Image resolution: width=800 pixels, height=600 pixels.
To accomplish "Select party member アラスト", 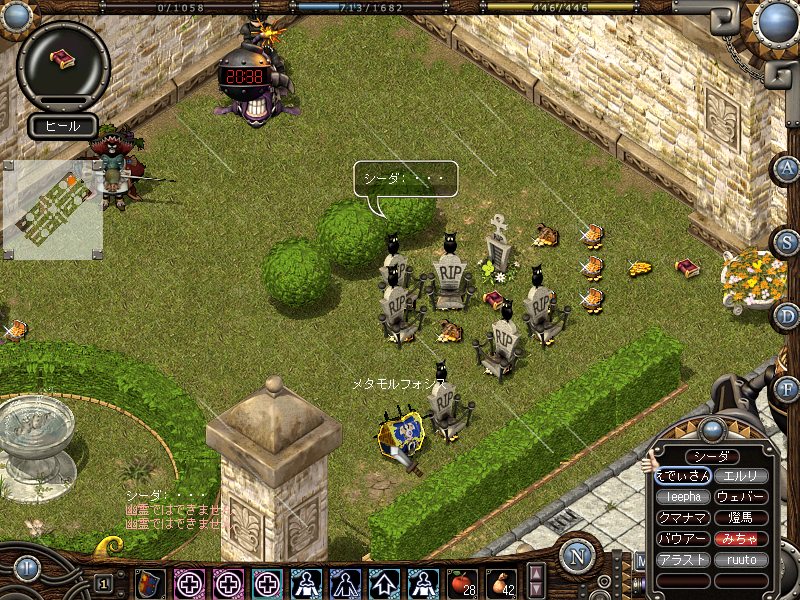I will click(683, 560).
